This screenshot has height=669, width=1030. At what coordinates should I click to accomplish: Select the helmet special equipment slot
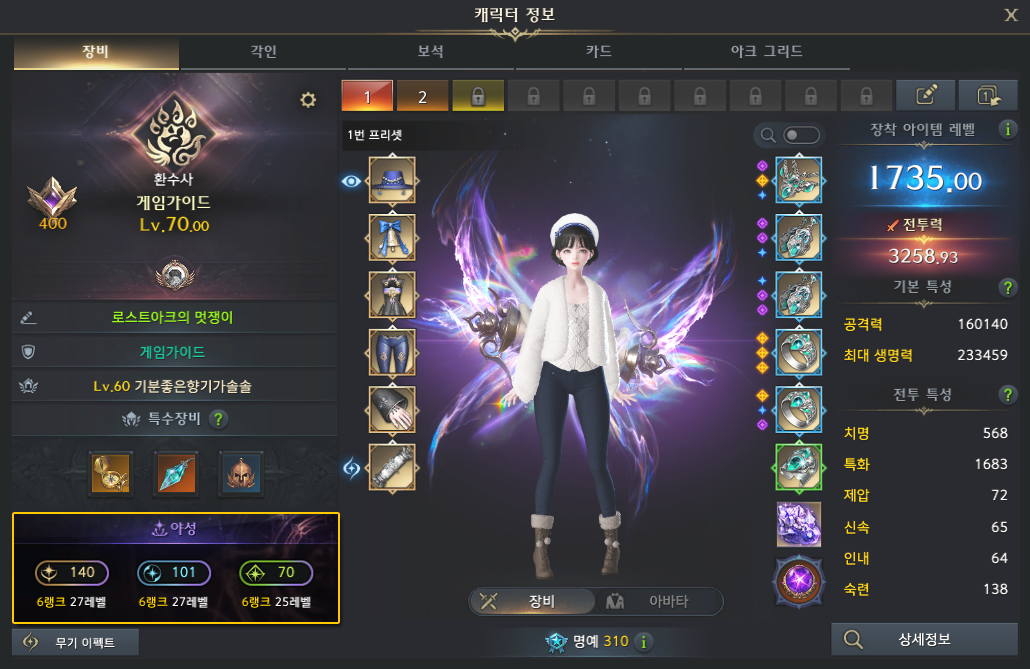pyautogui.click(x=240, y=472)
